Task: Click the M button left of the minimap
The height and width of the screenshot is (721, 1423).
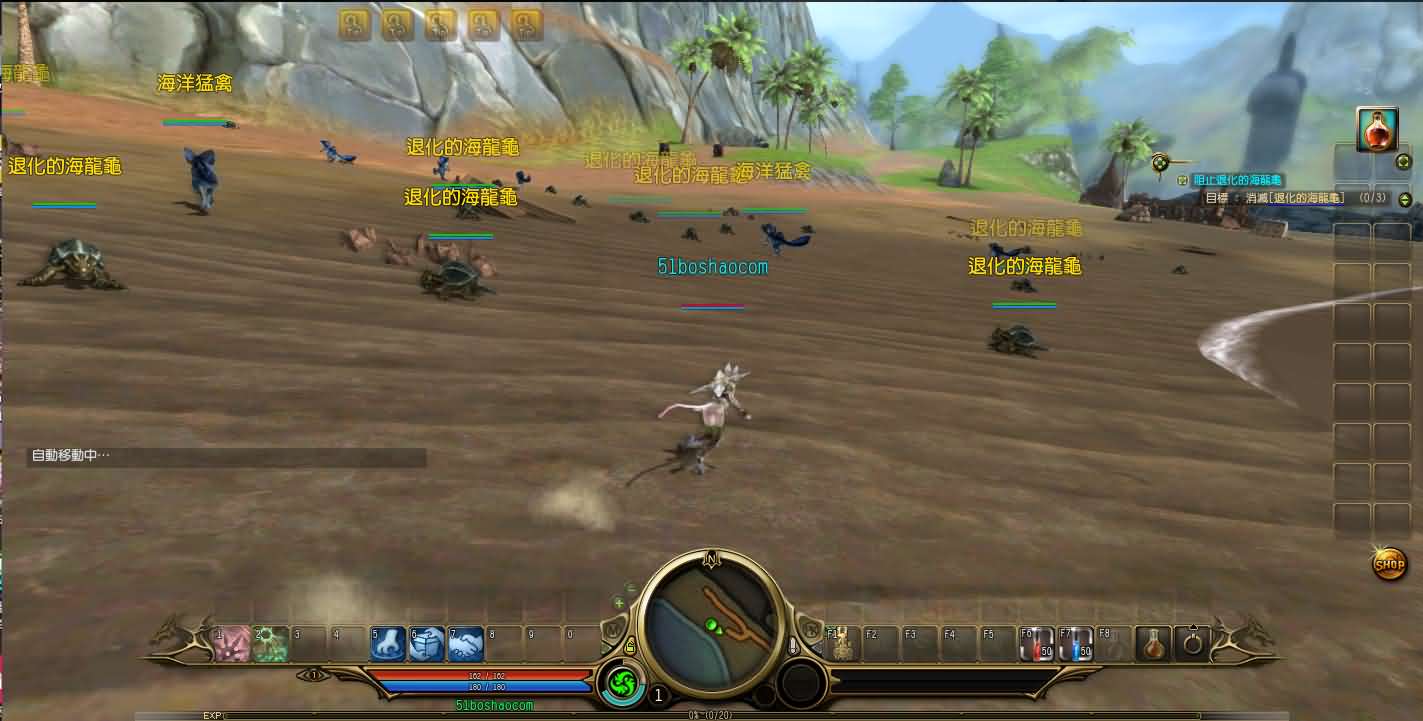Action: click(613, 631)
